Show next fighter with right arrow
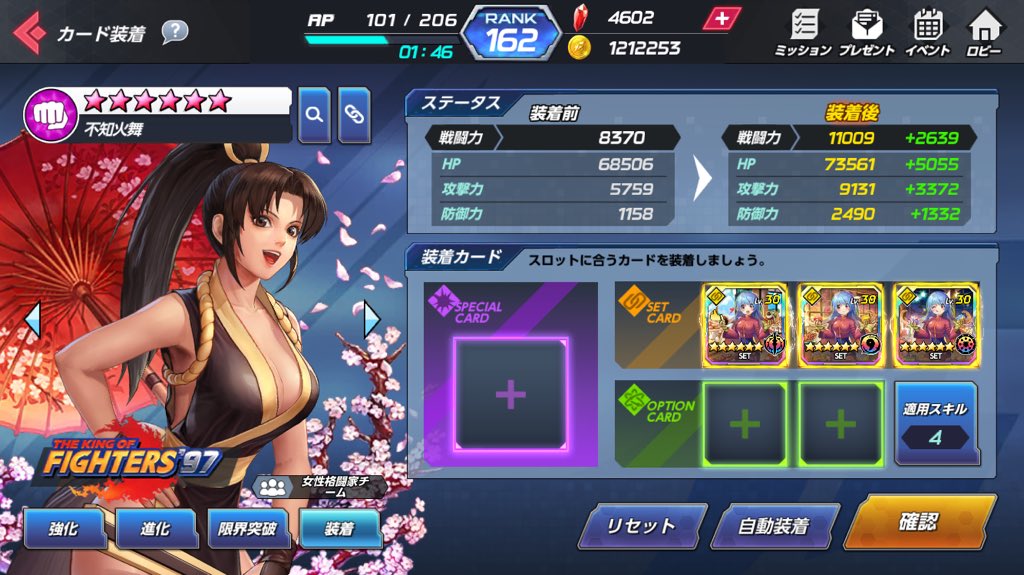1024x575 pixels. click(372, 320)
